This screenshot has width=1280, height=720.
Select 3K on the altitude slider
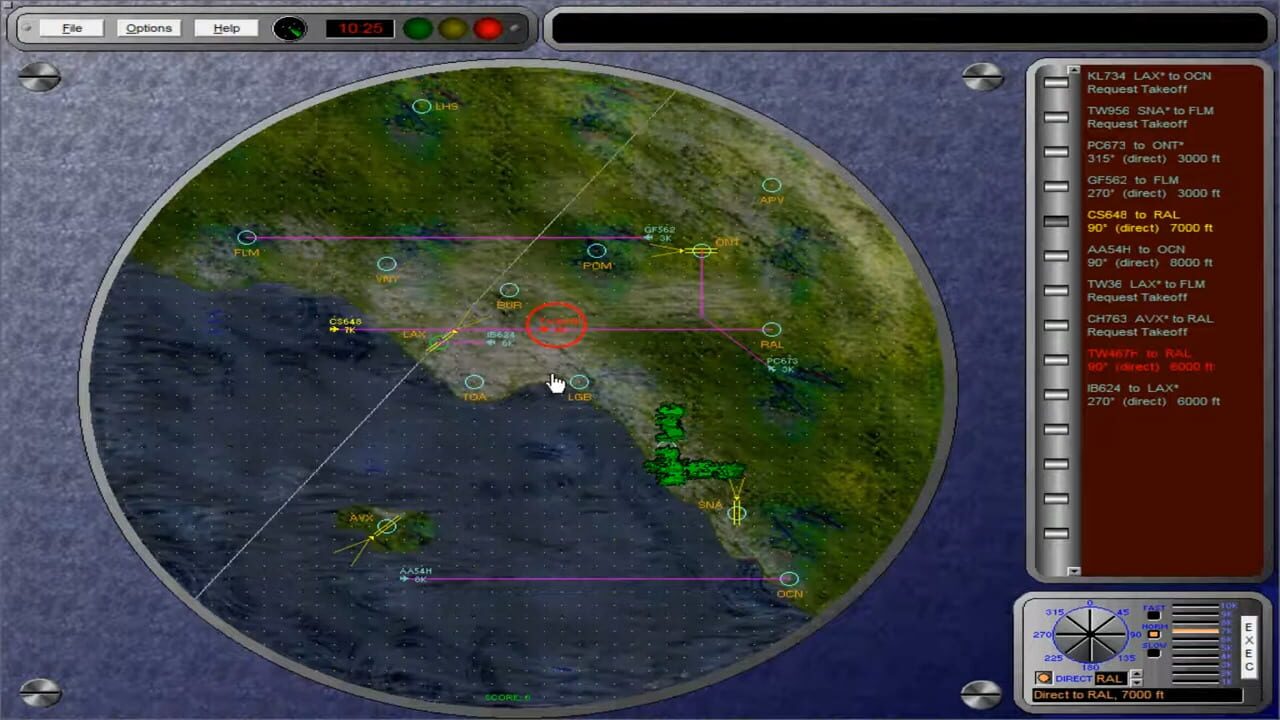point(1195,665)
